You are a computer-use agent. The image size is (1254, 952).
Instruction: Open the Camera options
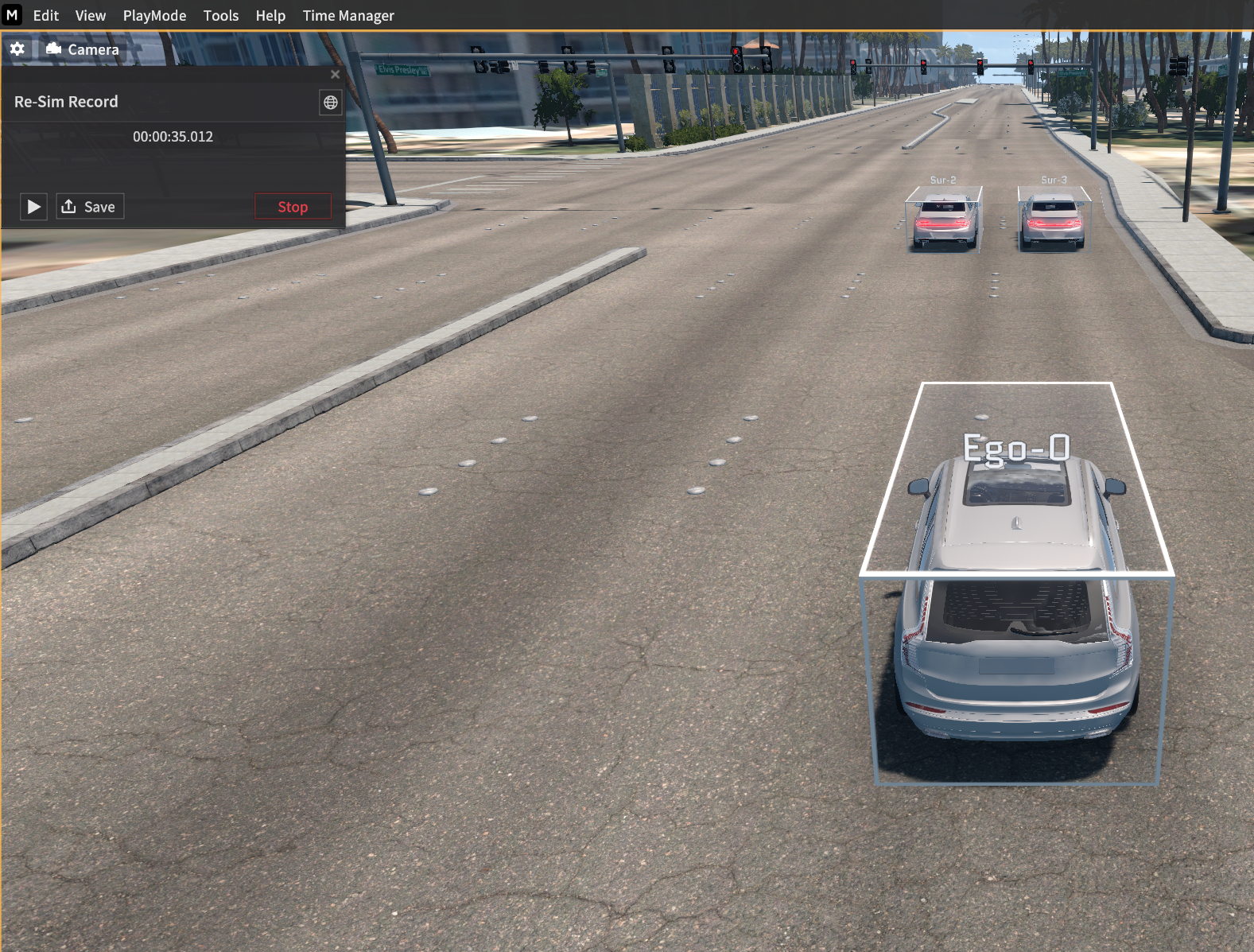point(83,49)
